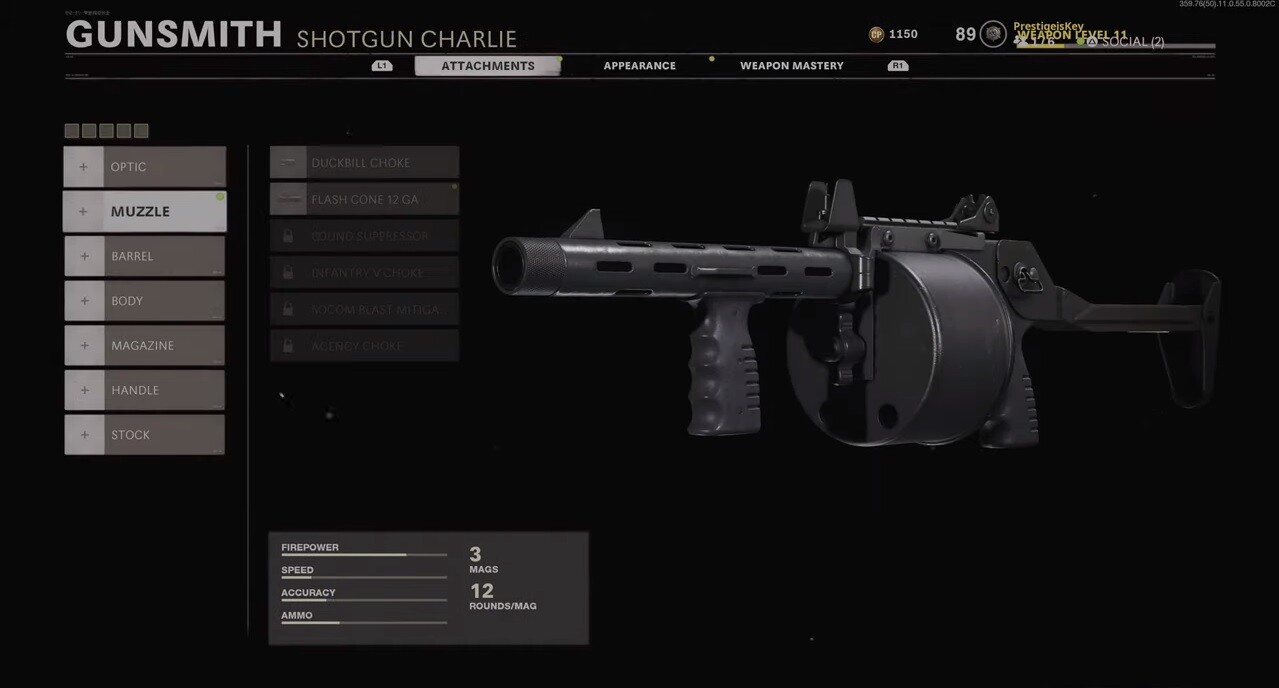Image resolution: width=1279 pixels, height=688 pixels.
Task: Select the Stock attachment category
Action: click(145, 435)
